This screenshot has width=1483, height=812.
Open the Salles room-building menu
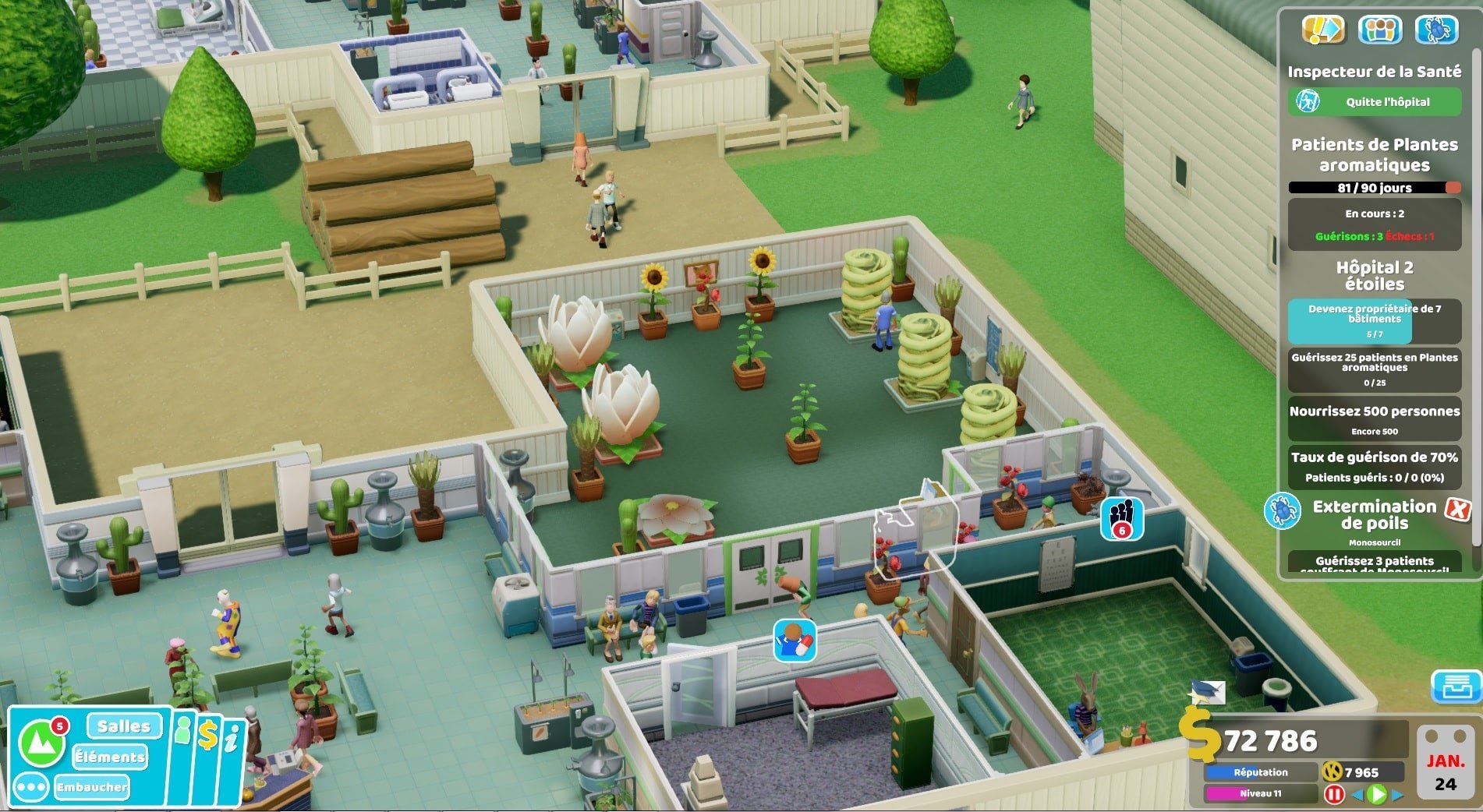coord(124,726)
